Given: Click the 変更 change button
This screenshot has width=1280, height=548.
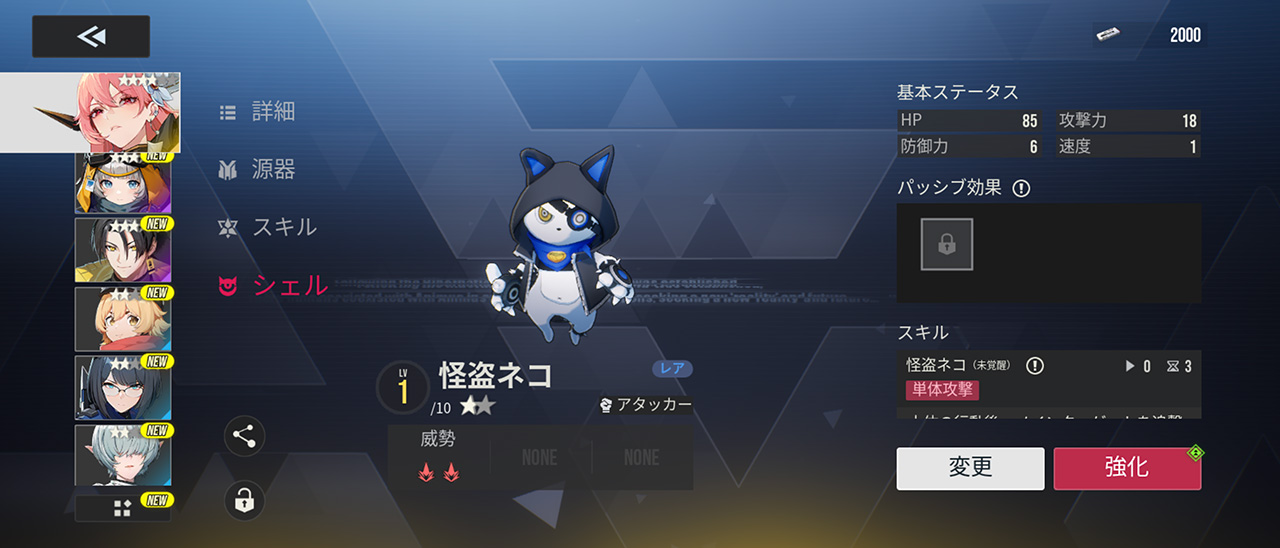Looking at the screenshot, I should [x=970, y=468].
